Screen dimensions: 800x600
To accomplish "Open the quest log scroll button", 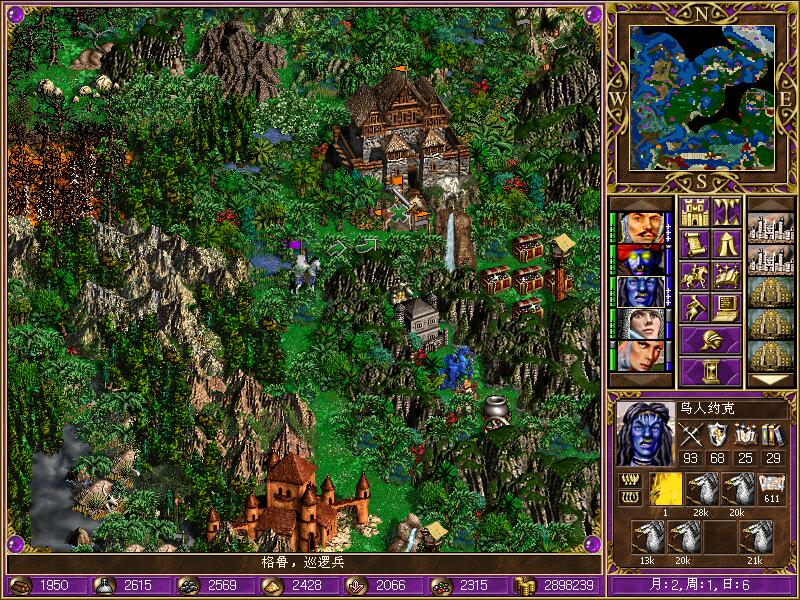I will click(693, 243).
